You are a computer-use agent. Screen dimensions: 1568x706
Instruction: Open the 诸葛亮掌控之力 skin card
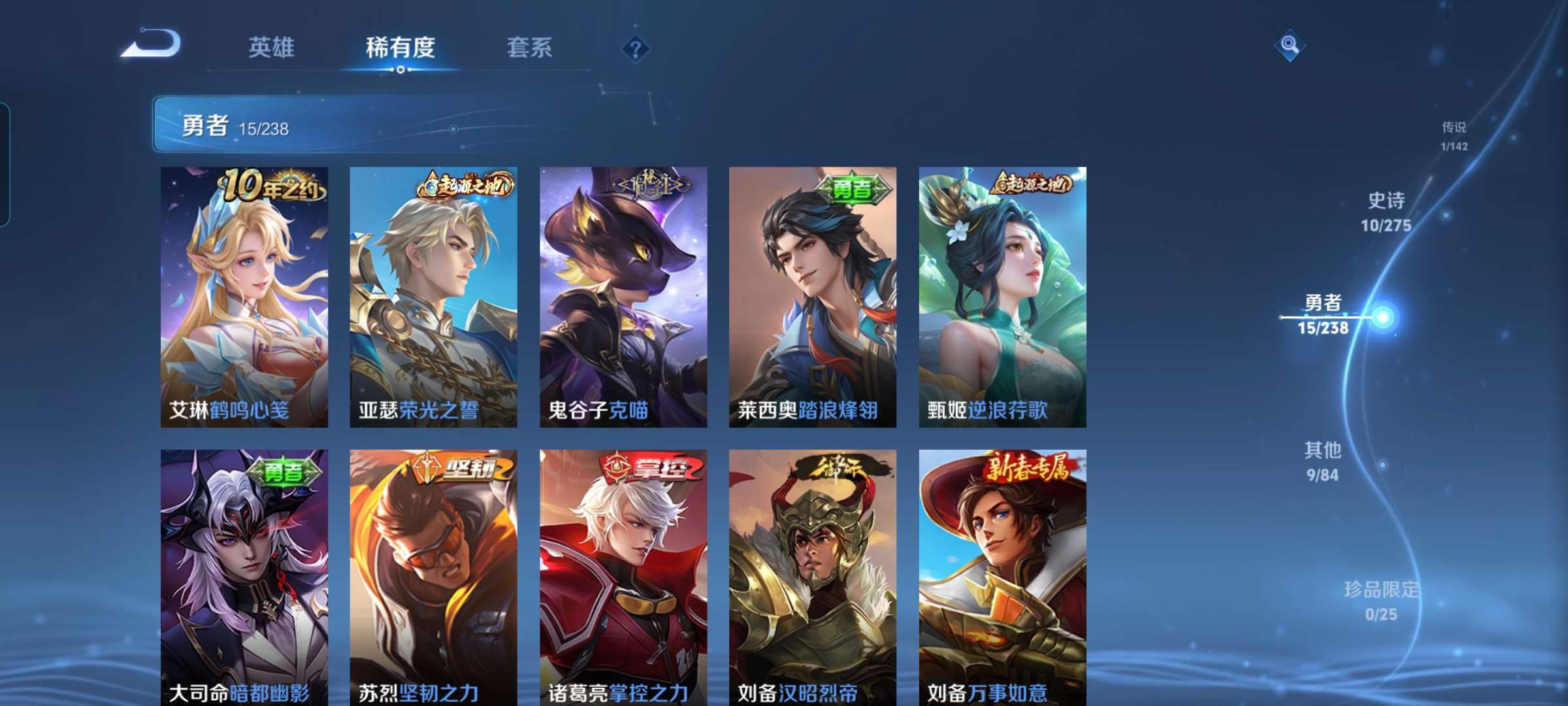click(x=623, y=577)
